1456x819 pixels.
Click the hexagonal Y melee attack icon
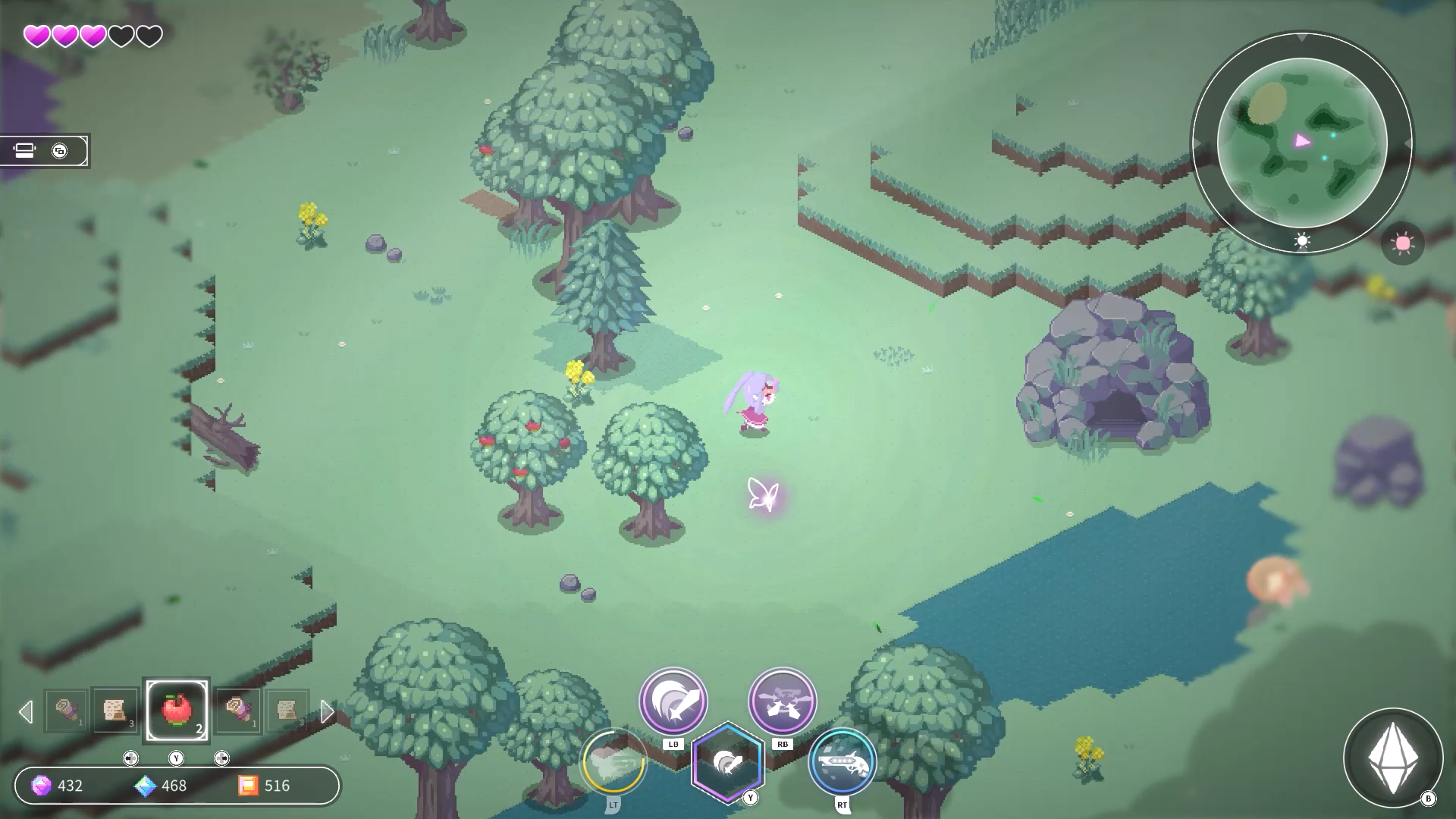pos(730,761)
